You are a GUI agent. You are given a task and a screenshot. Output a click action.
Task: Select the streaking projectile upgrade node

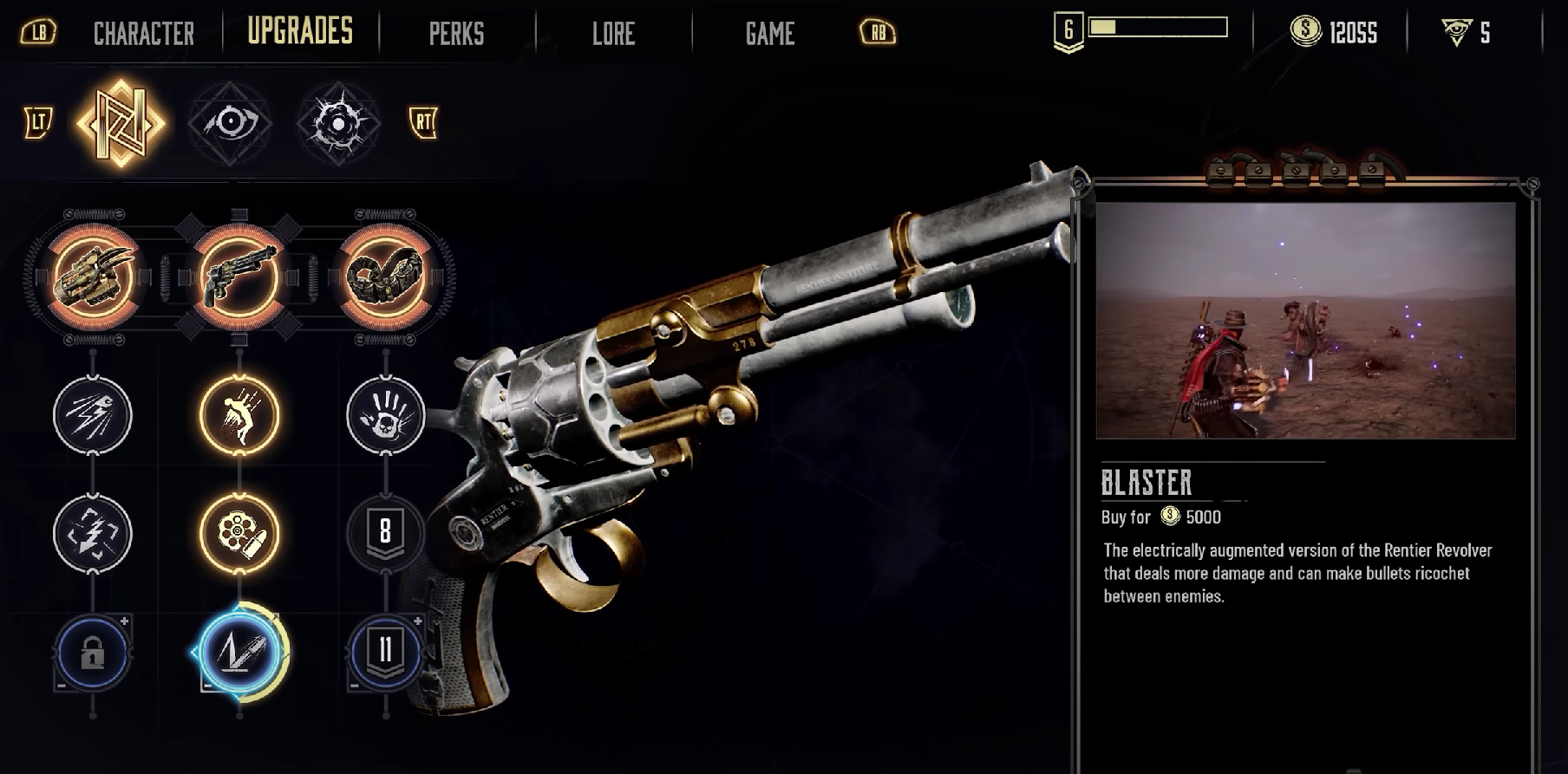point(93,415)
